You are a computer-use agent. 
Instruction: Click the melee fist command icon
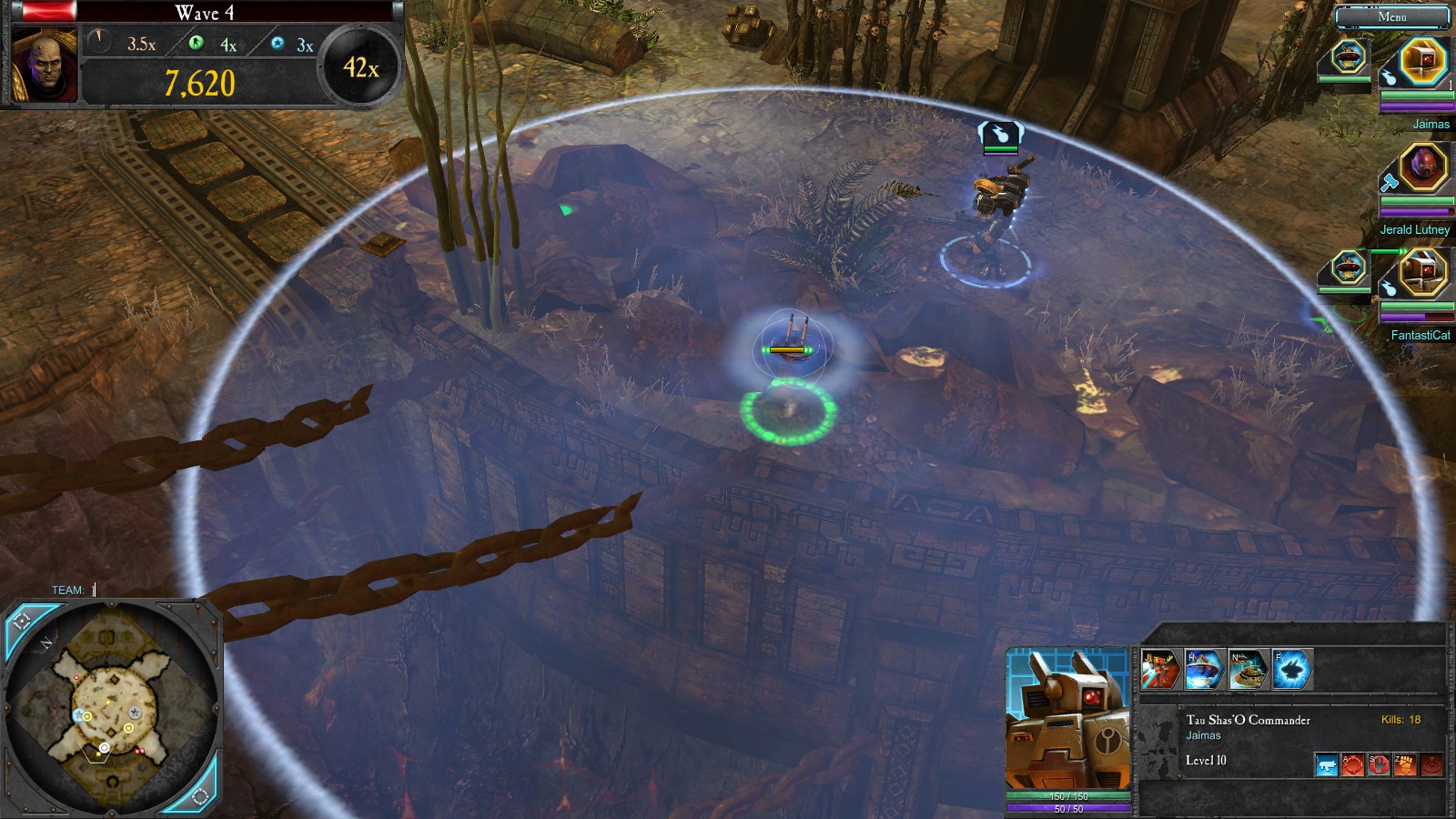click(1406, 764)
